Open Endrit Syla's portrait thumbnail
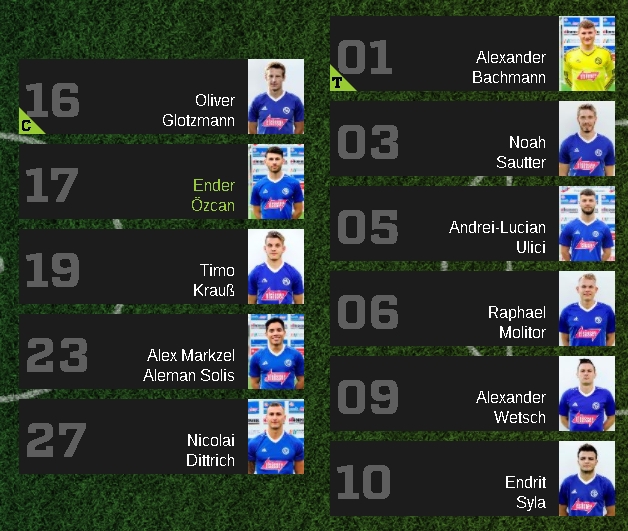 [x=587, y=480]
